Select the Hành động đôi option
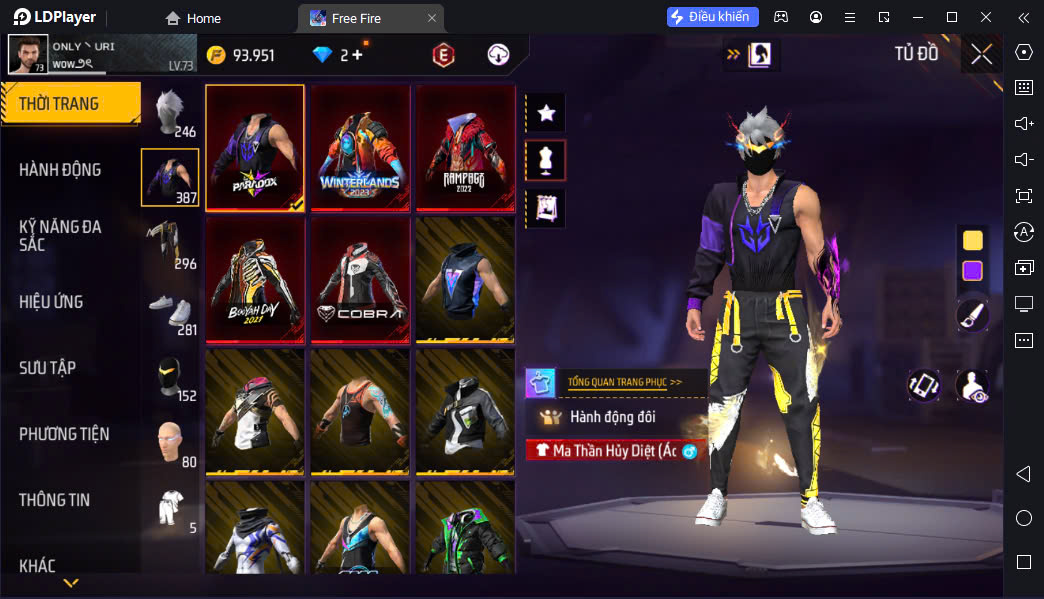Screen dimensions: 1044x599 coord(612,416)
